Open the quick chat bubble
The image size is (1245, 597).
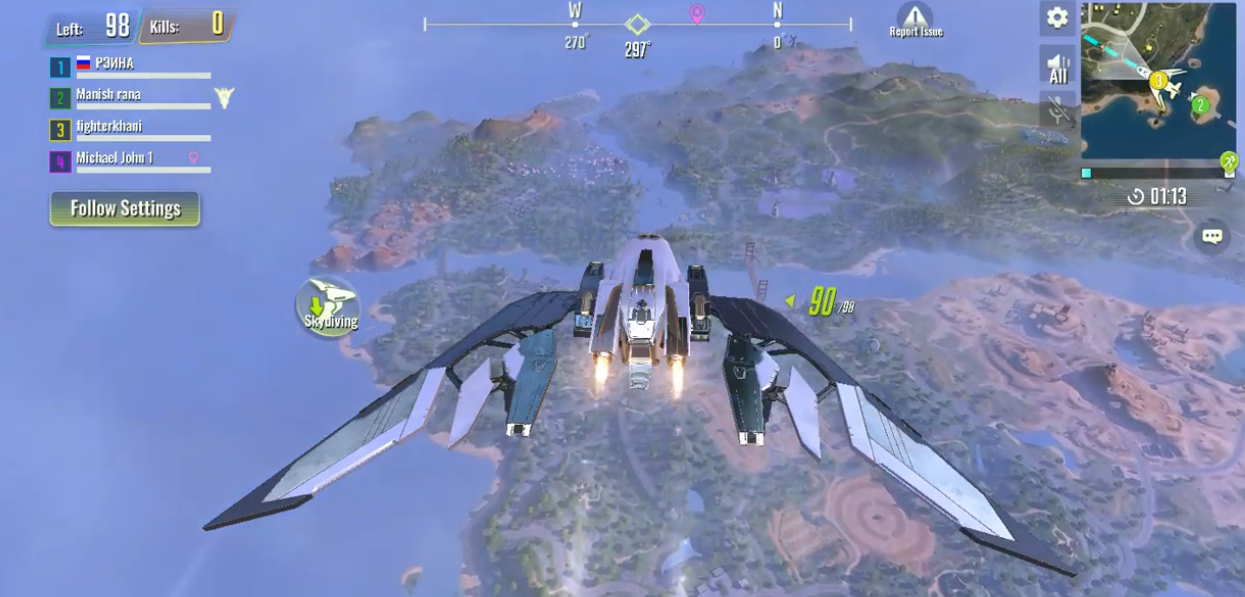pyautogui.click(x=1212, y=237)
